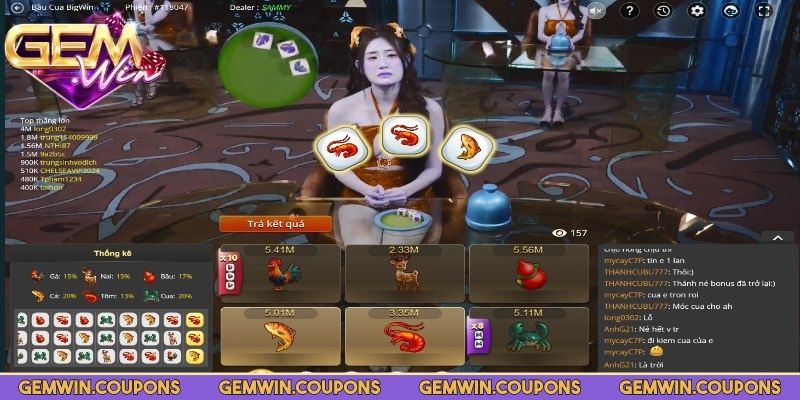Bet on the rooster tile
This screenshot has width=800, height=400.
point(280,274)
